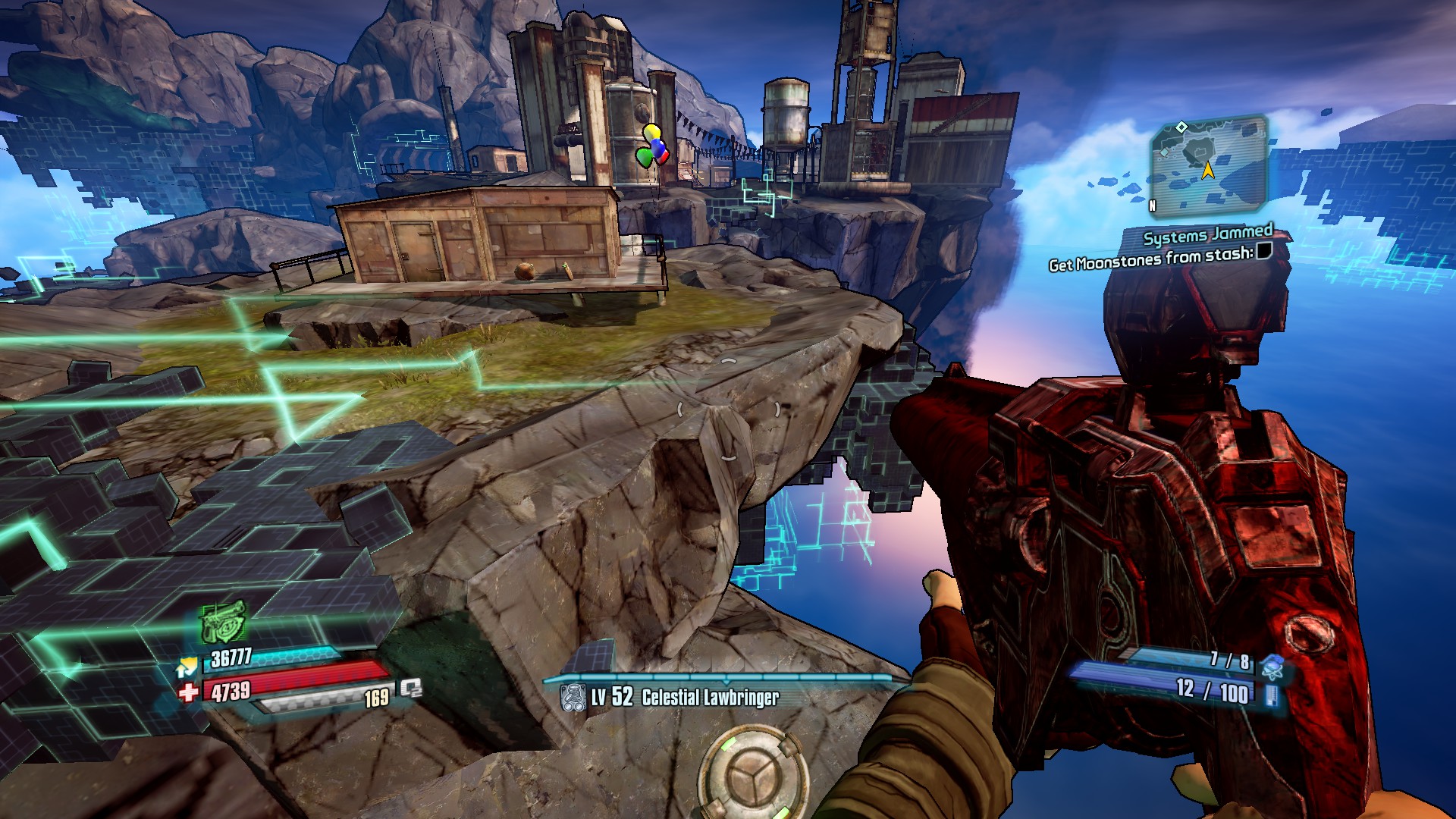Open the Lawbringer class icon by level
The image size is (1456, 819).
(x=573, y=698)
